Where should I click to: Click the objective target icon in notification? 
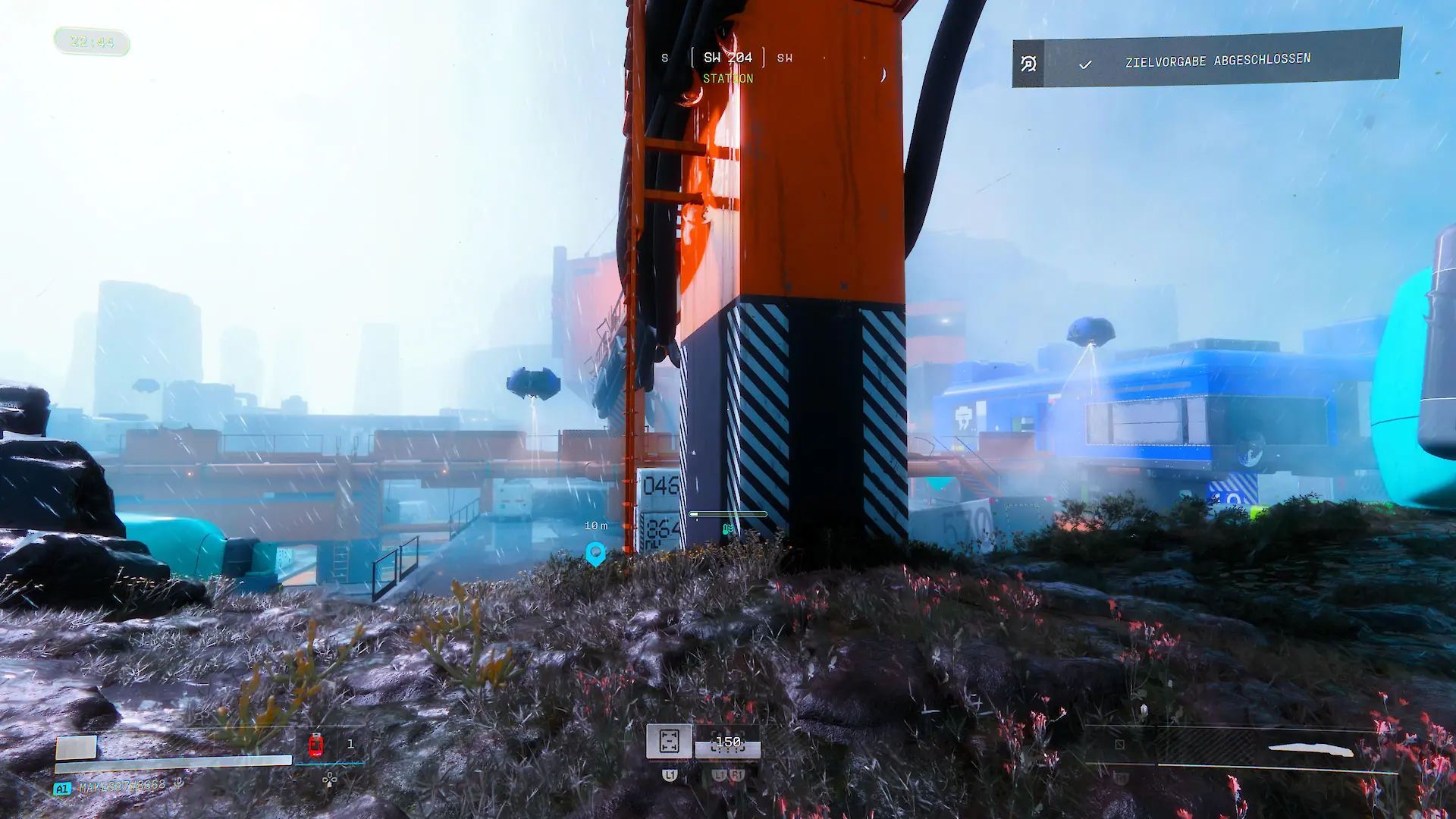click(1028, 64)
